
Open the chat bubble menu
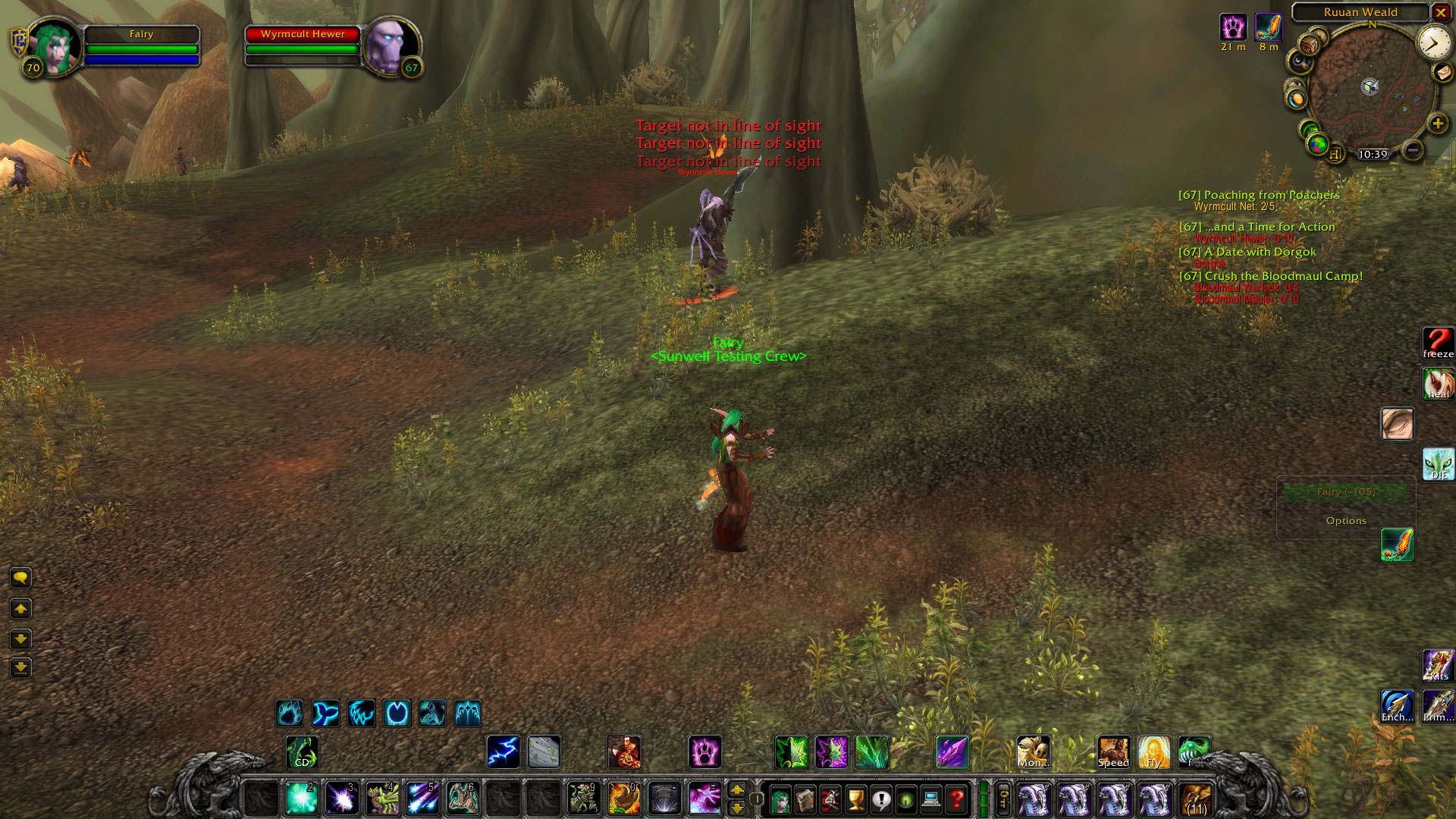point(20,579)
